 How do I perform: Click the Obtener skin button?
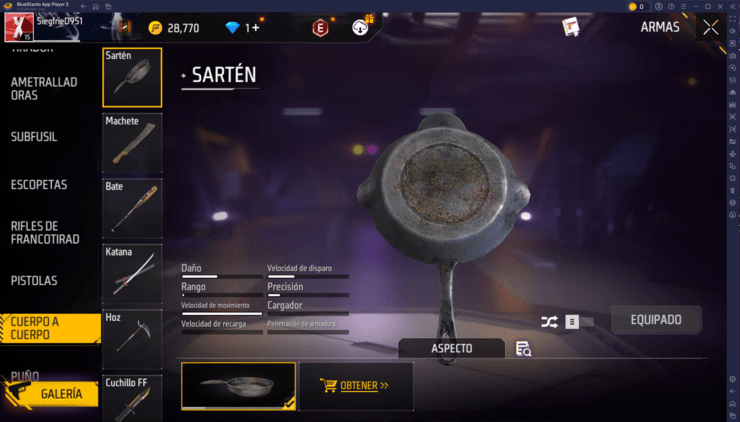[x=356, y=385]
